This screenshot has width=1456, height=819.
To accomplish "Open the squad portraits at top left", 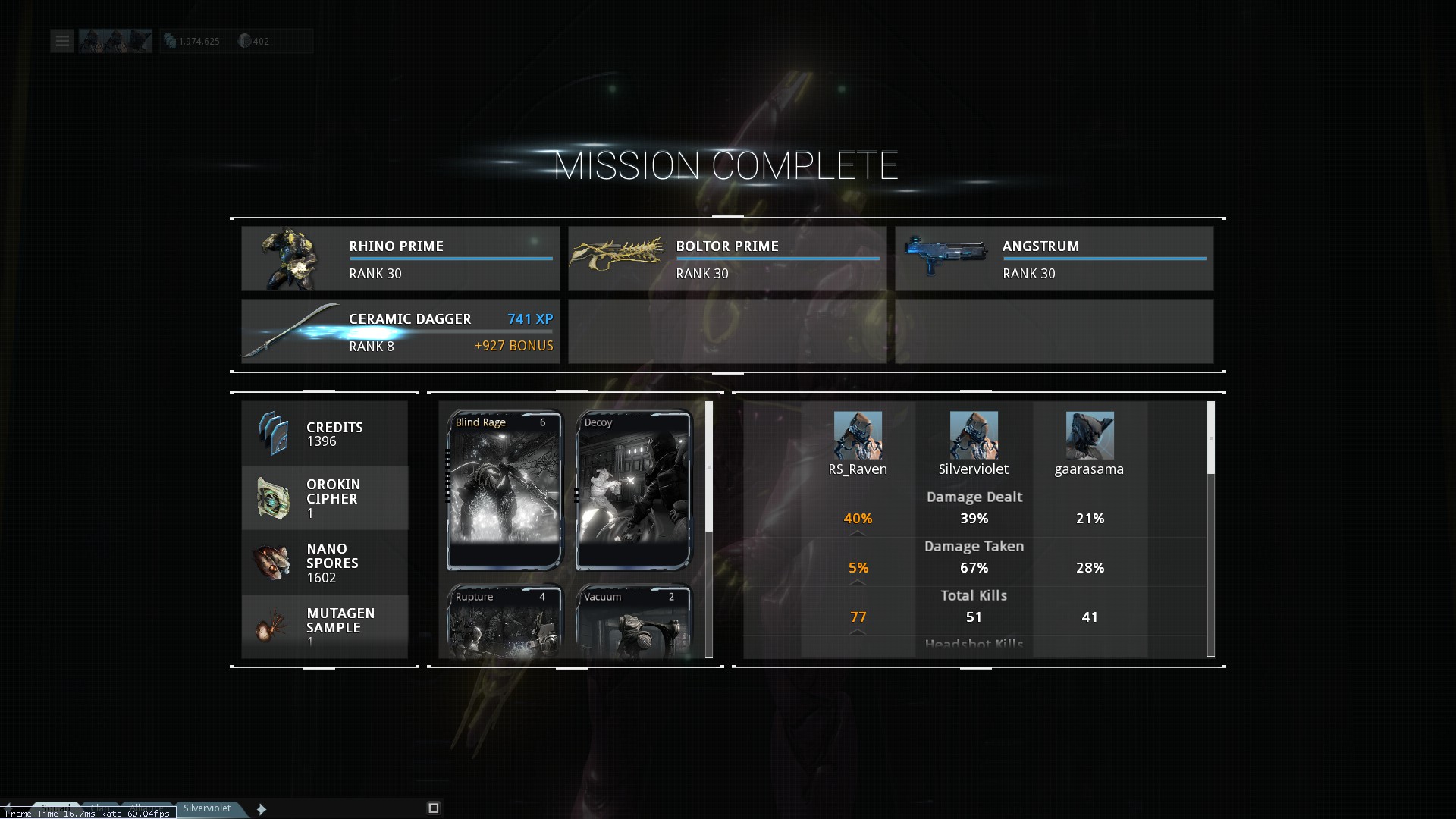I will coord(115,41).
